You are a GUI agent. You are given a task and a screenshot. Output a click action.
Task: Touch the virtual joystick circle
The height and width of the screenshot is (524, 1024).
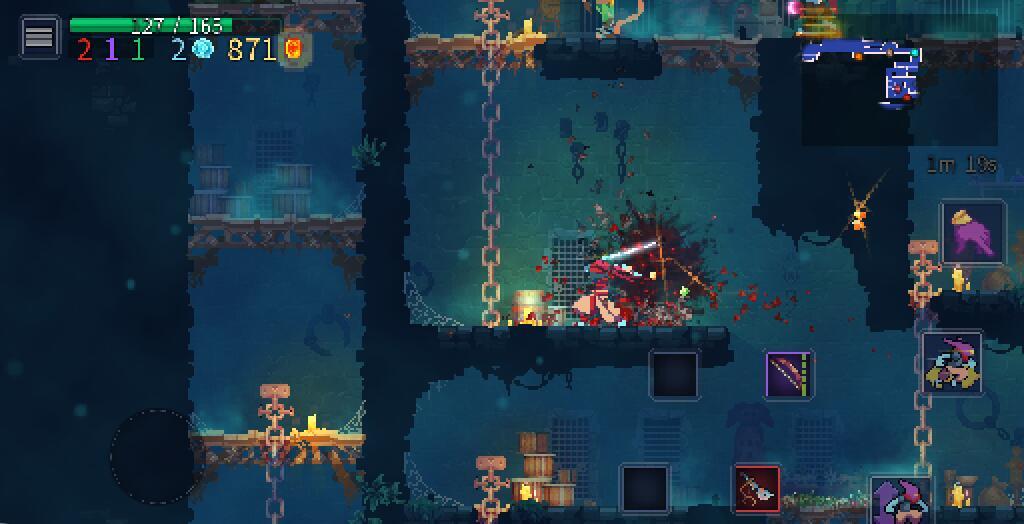tap(153, 456)
